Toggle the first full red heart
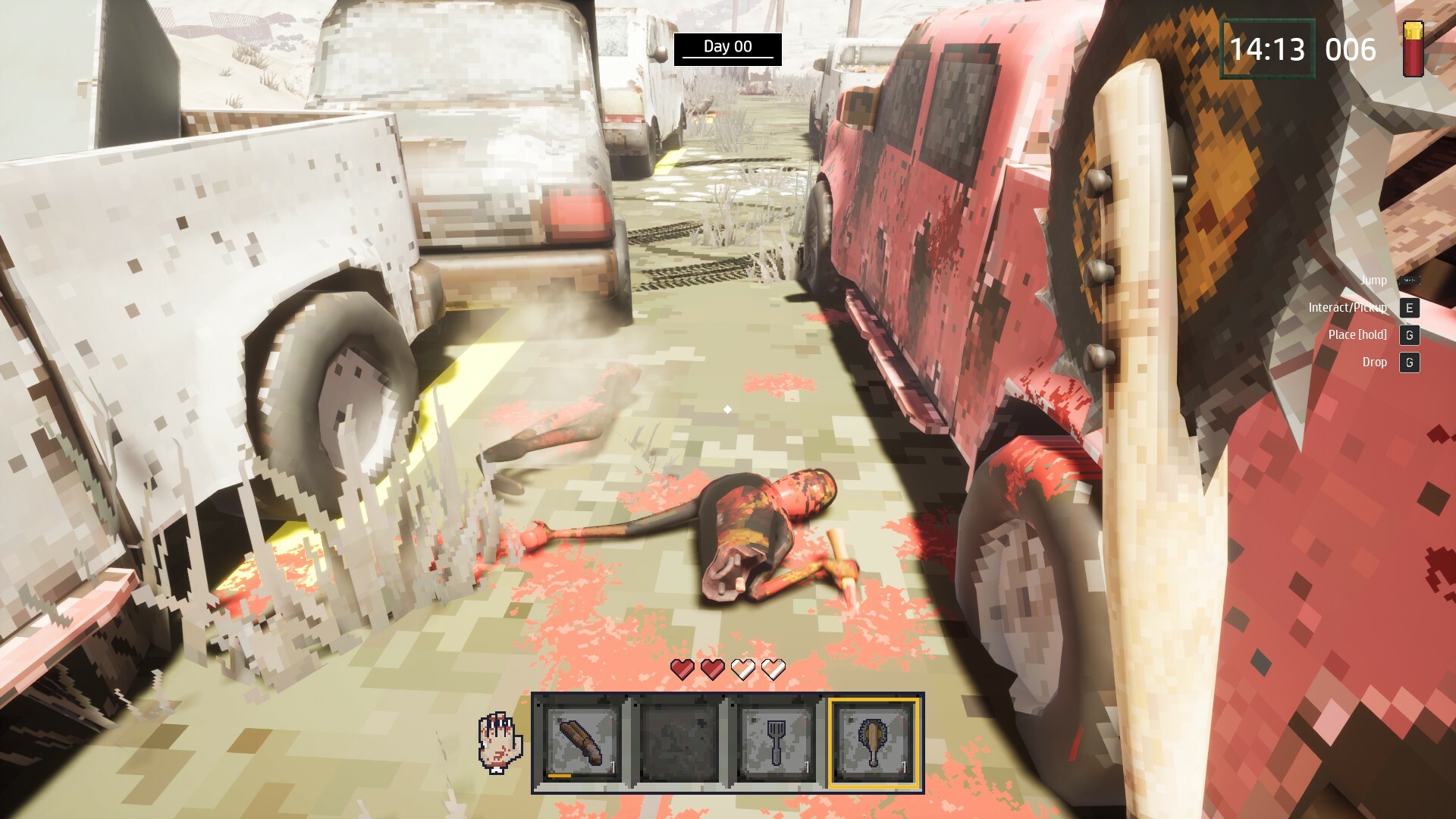Screen dimensions: 1456x819 tap(681, 670)
